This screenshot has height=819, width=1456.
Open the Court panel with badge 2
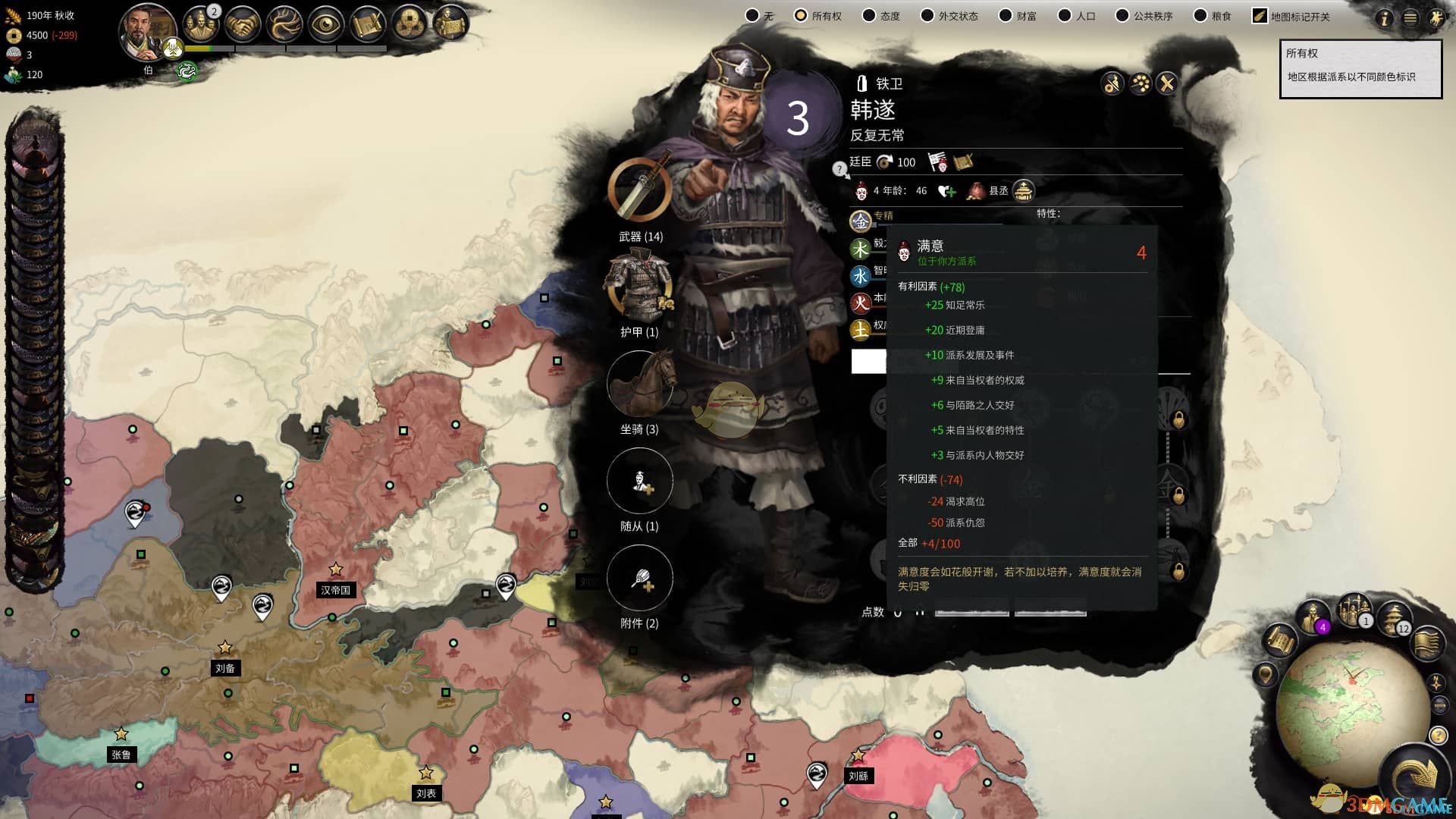202,23
